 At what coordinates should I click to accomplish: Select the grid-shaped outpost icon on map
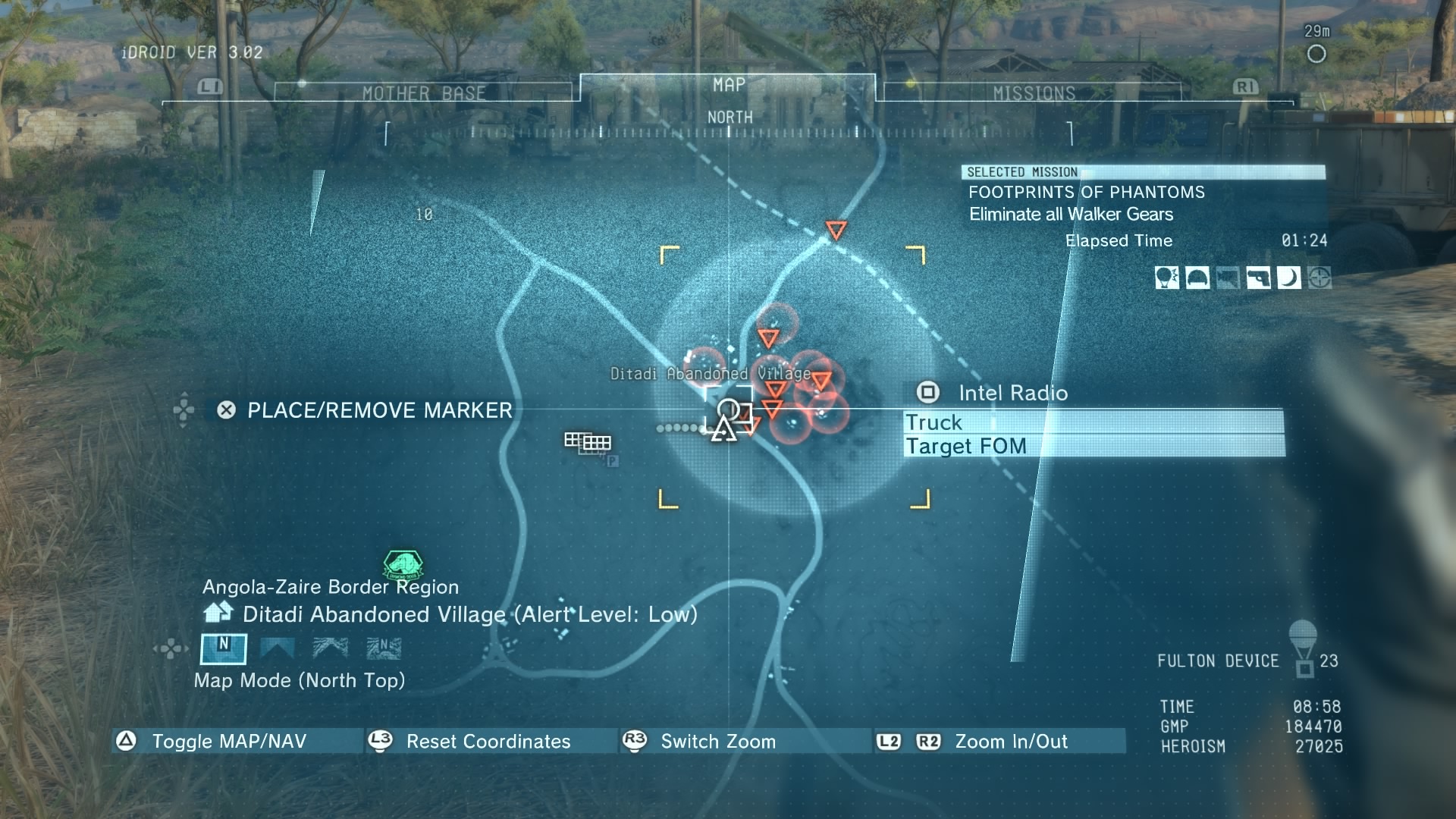click(x=588, y=441)
